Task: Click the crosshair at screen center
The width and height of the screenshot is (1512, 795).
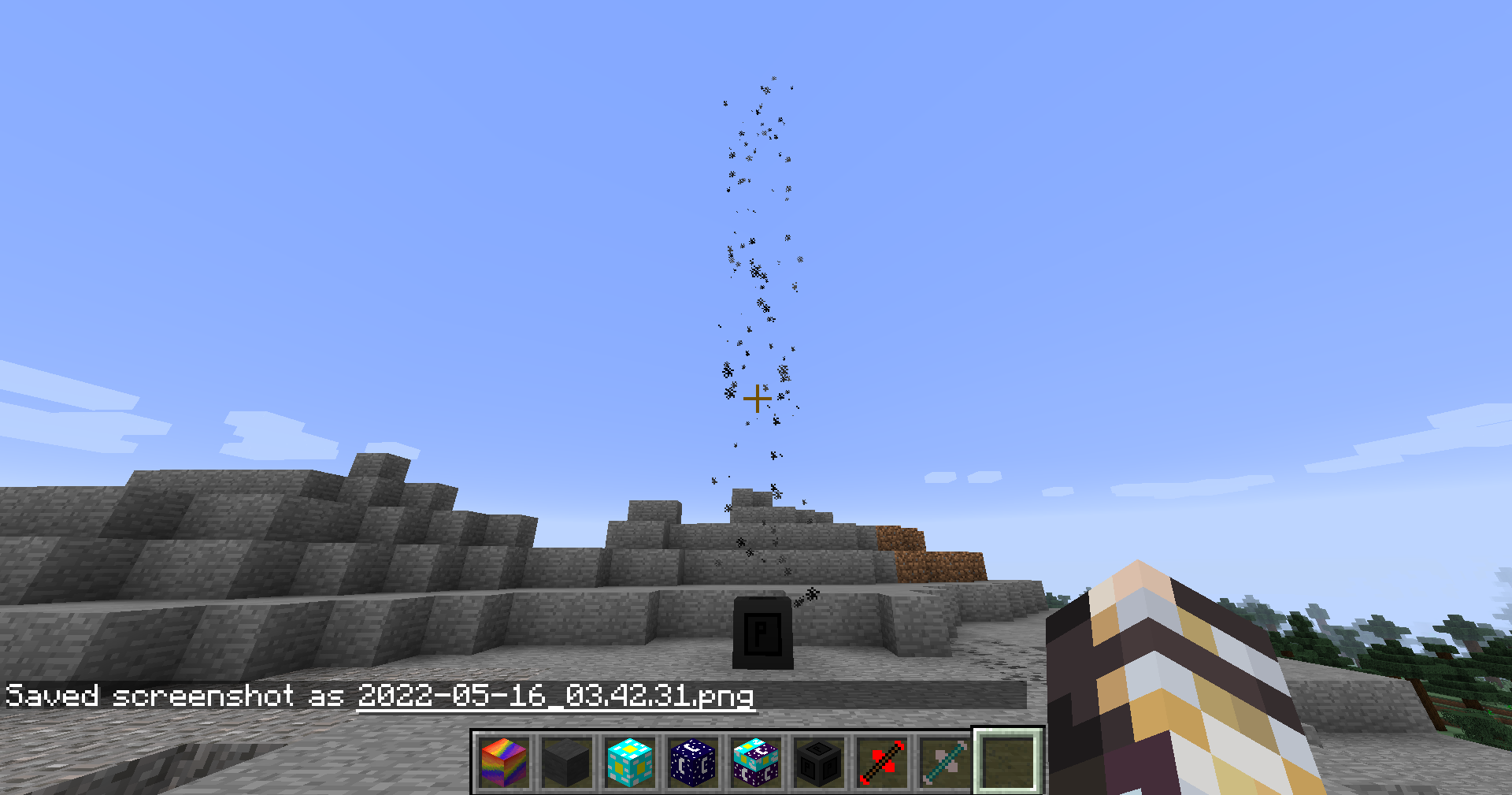Action: (x=757, y=399)
